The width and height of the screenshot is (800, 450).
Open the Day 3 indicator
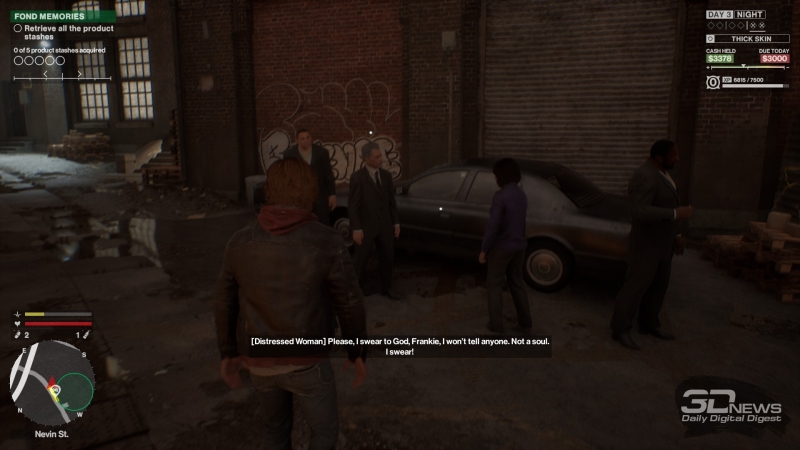tap(721, 15)
